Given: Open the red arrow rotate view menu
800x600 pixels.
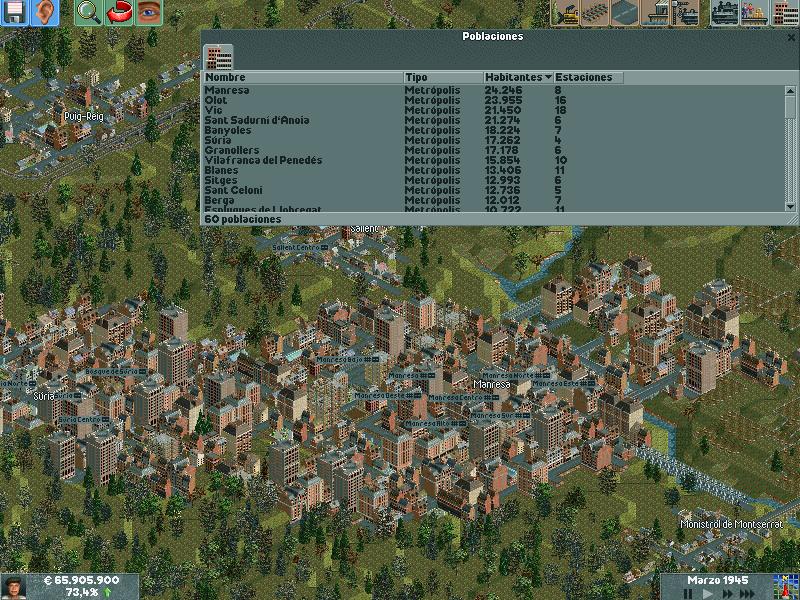Looking at the screenshot, I should tap(119, 13).
